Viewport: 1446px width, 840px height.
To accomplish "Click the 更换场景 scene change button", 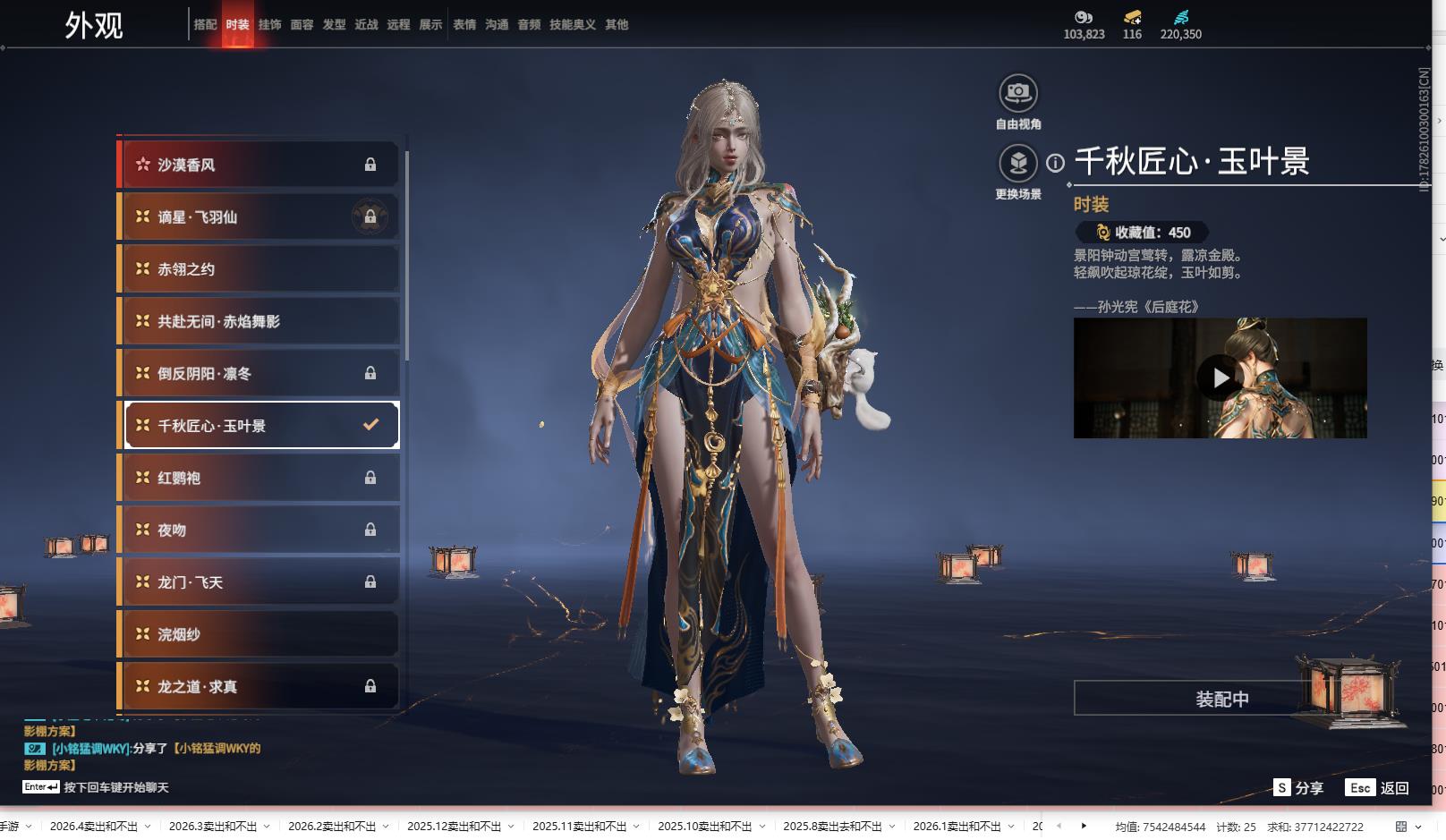I will click(x=1018, y=164).
